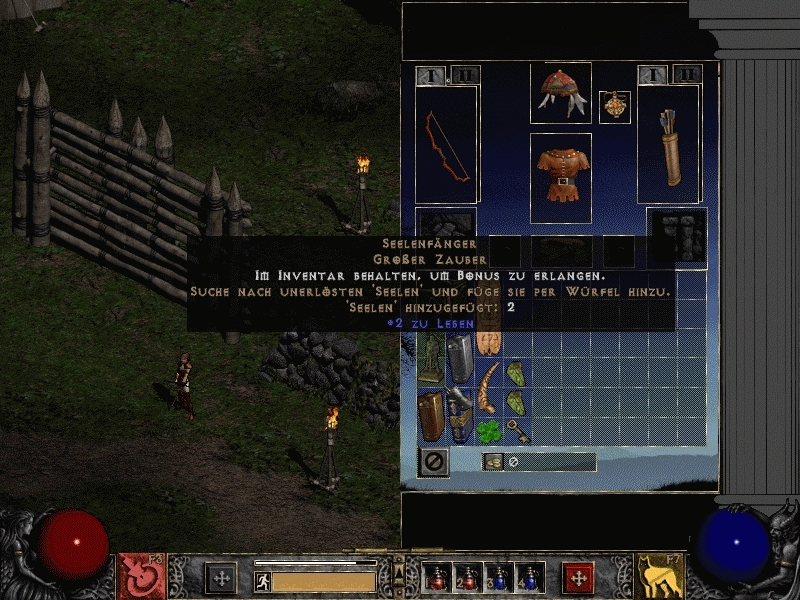Screen dimensions: 800x600
Task: Select the key in the inventory
Action: tap(517, 430)
